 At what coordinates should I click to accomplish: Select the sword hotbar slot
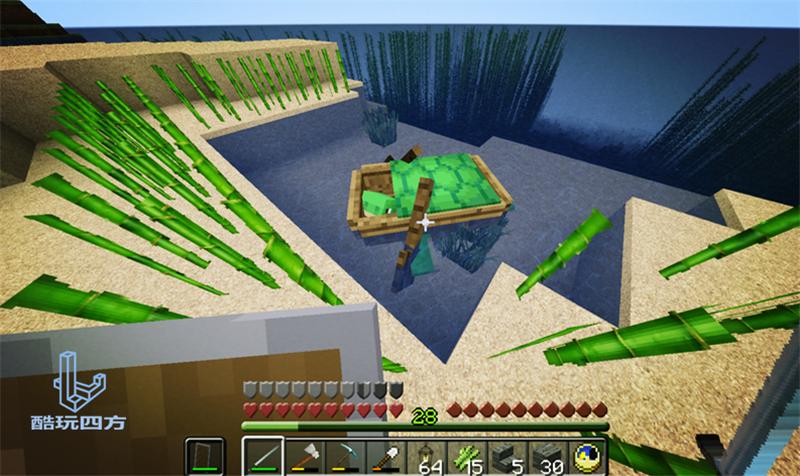(263, 457)
